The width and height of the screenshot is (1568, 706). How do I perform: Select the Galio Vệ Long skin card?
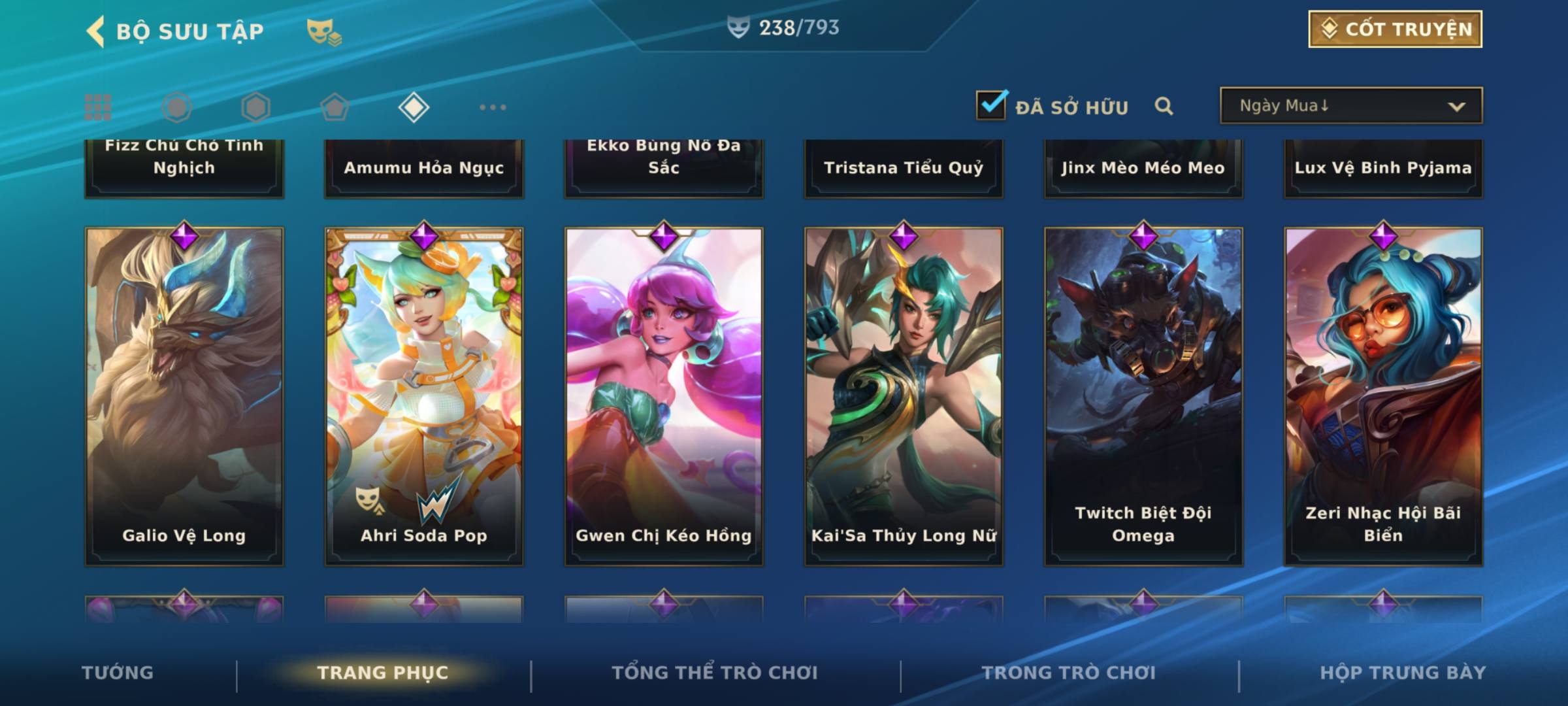click(x=184, y=395)
